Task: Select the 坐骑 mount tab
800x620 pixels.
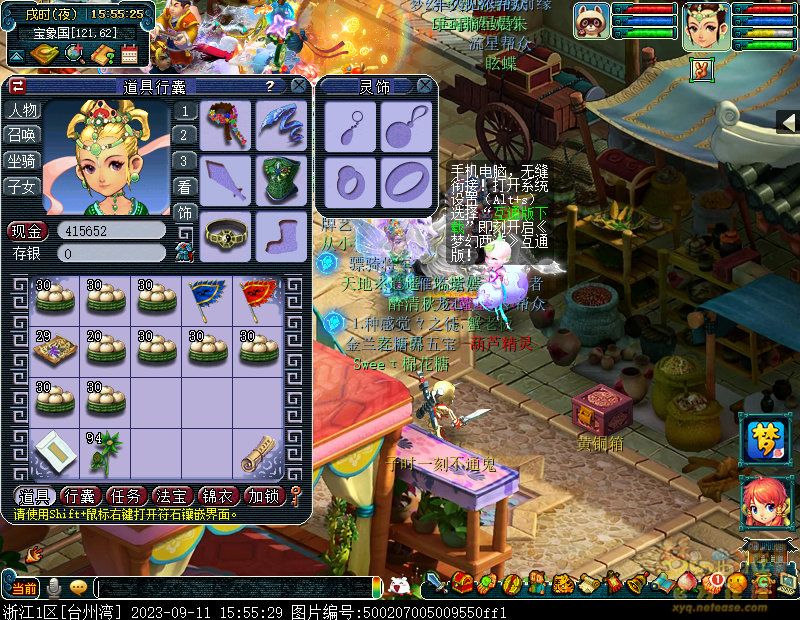Action: tap(22, 160)
